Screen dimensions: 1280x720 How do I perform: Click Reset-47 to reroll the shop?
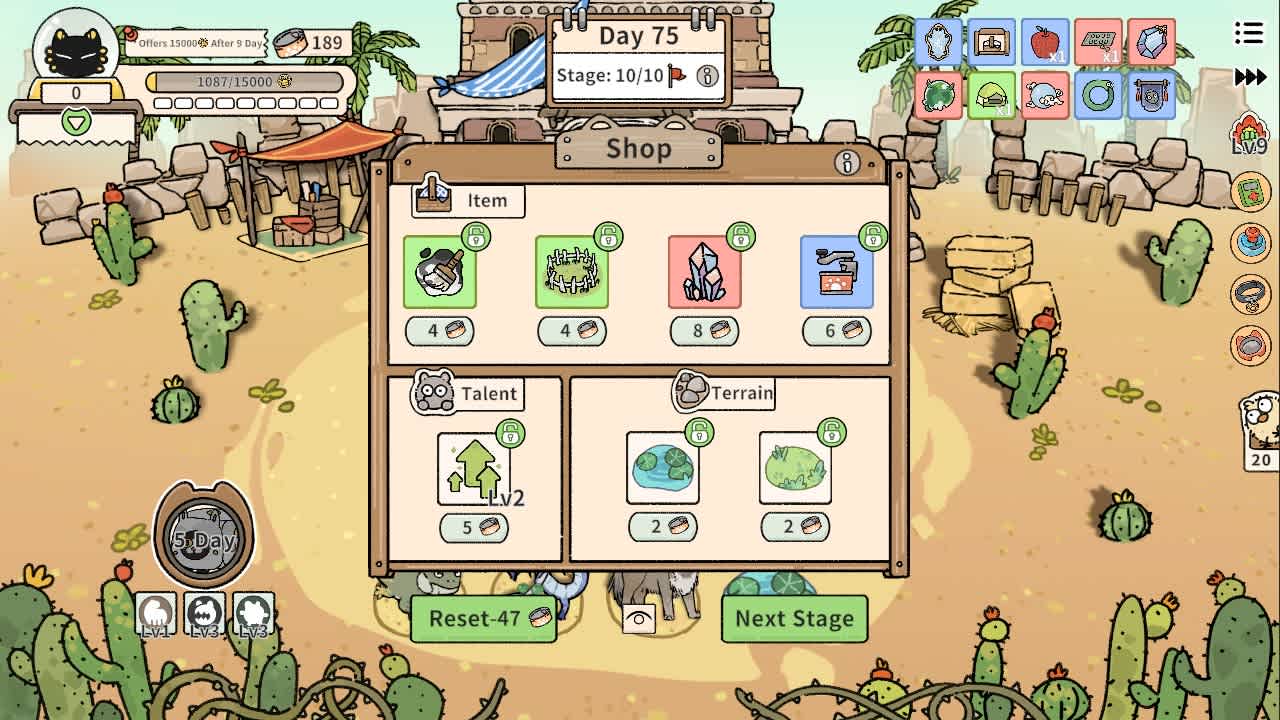[x=484, y=620]
